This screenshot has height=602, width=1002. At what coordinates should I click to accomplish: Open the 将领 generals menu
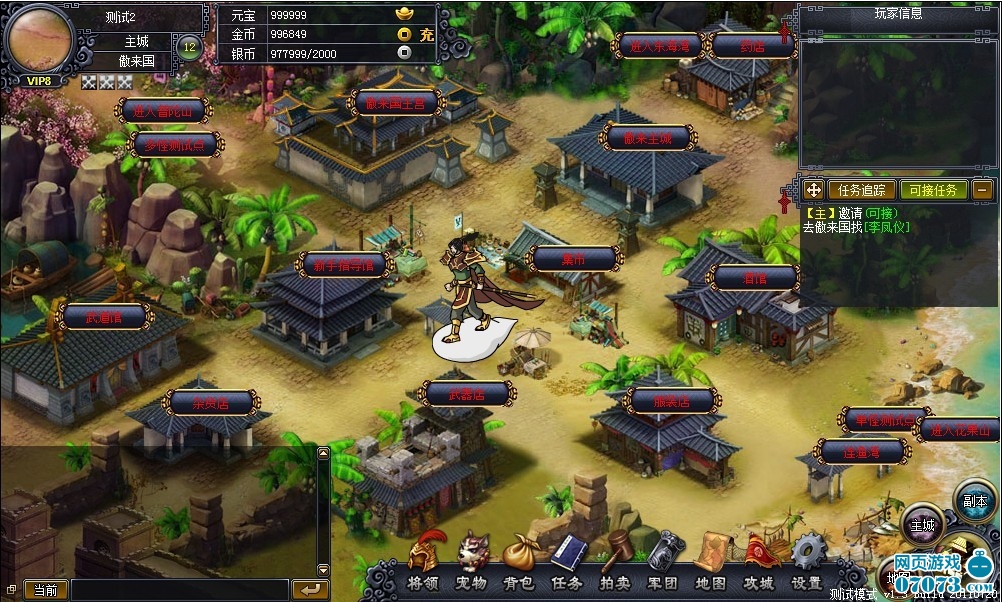(426, 564)
